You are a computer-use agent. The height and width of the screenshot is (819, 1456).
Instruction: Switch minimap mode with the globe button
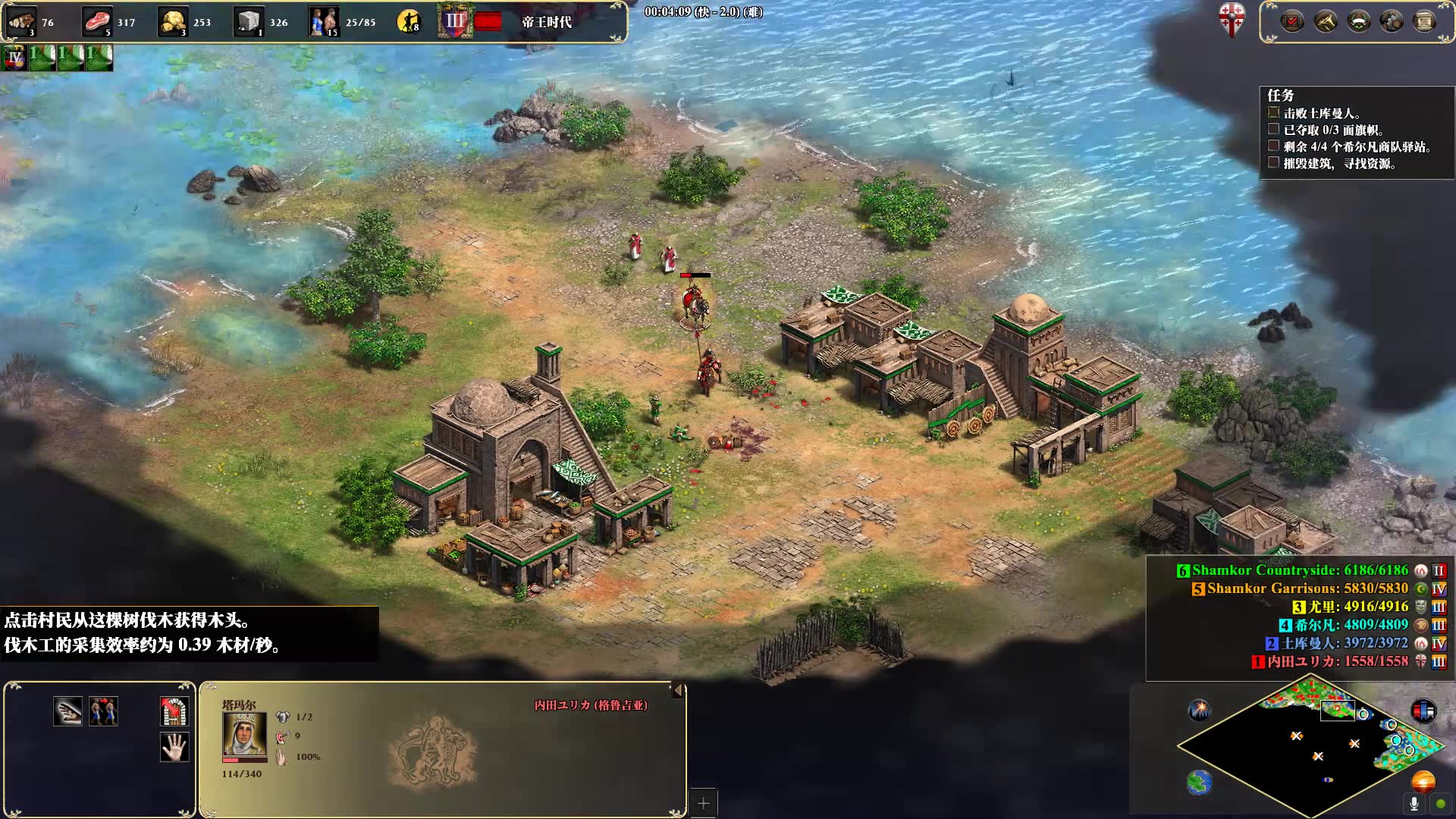(x=1200, y=782)
